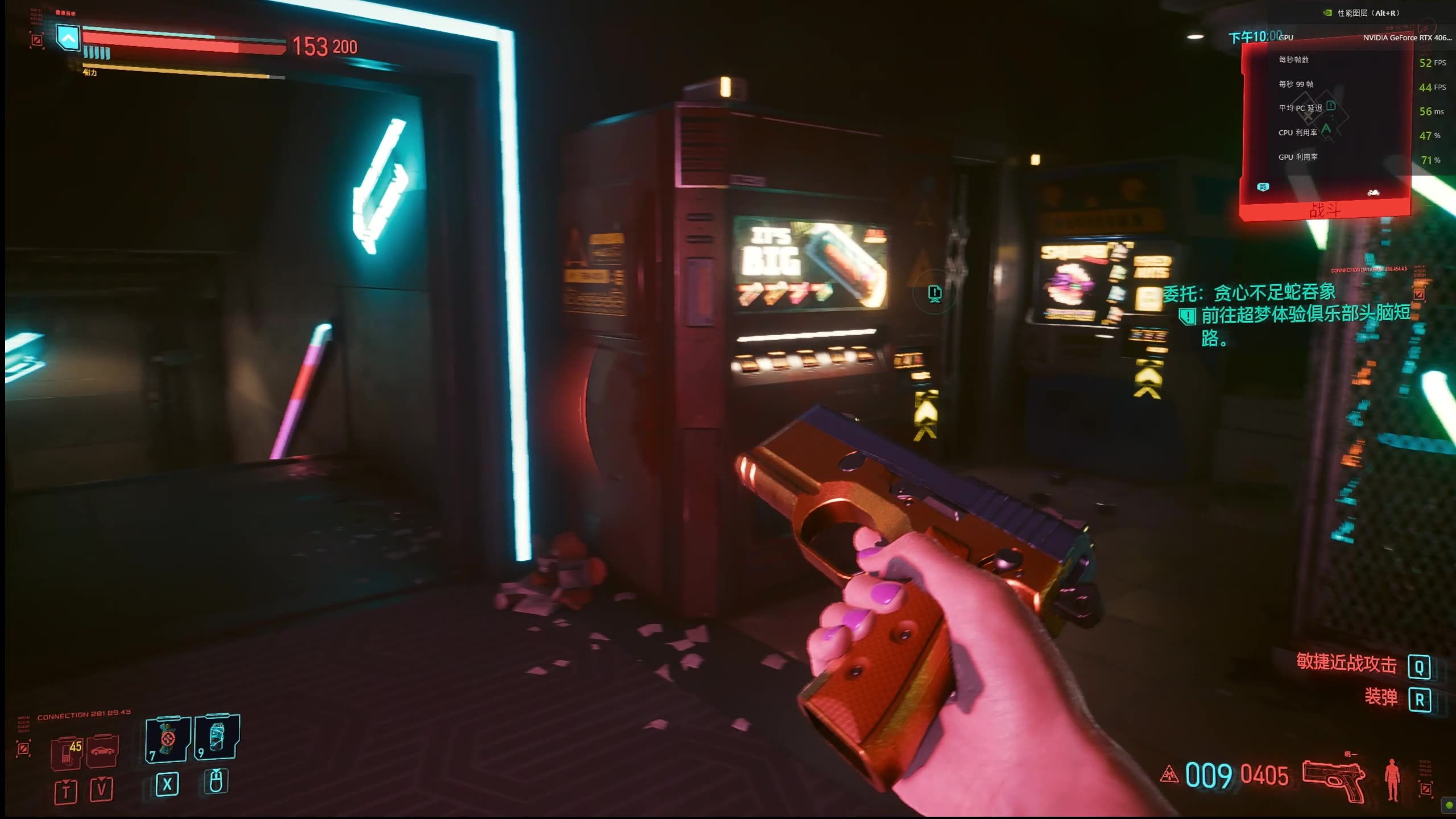Screen dimensions: 1456x819
Task: Click the equipped Unity pistol icon
Action: pos(1334,779)
